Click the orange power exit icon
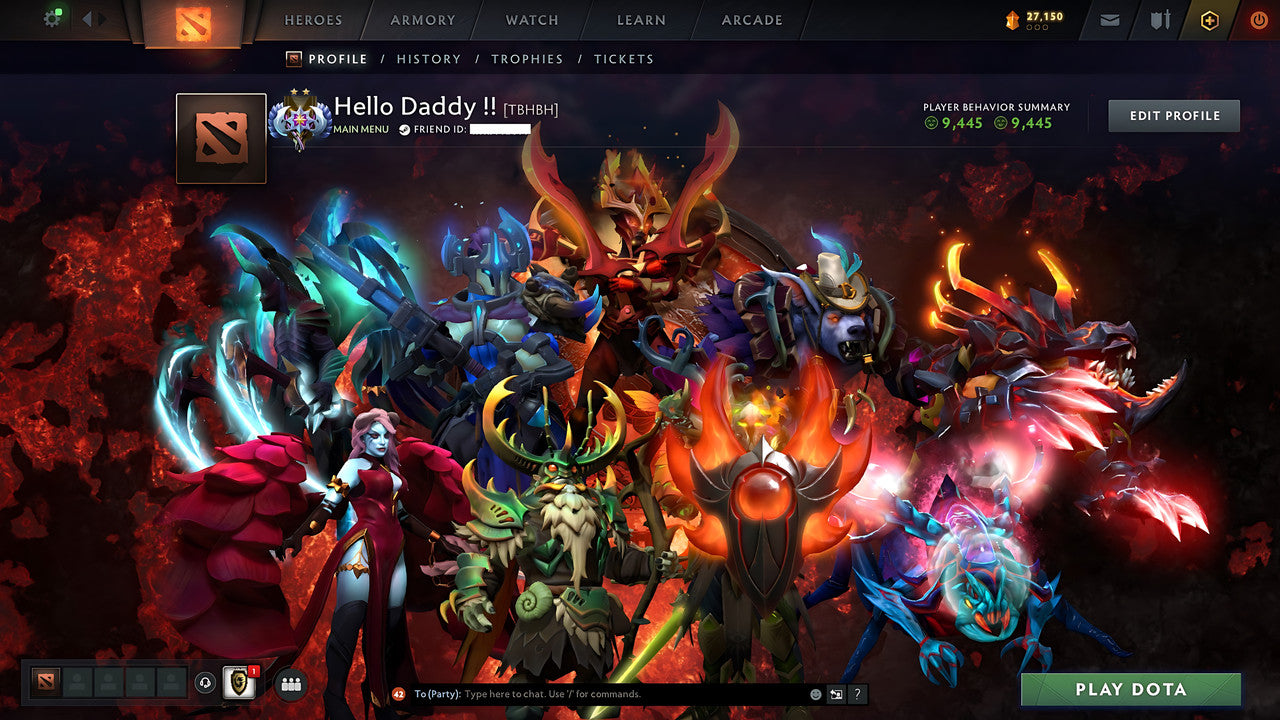 1257,19
